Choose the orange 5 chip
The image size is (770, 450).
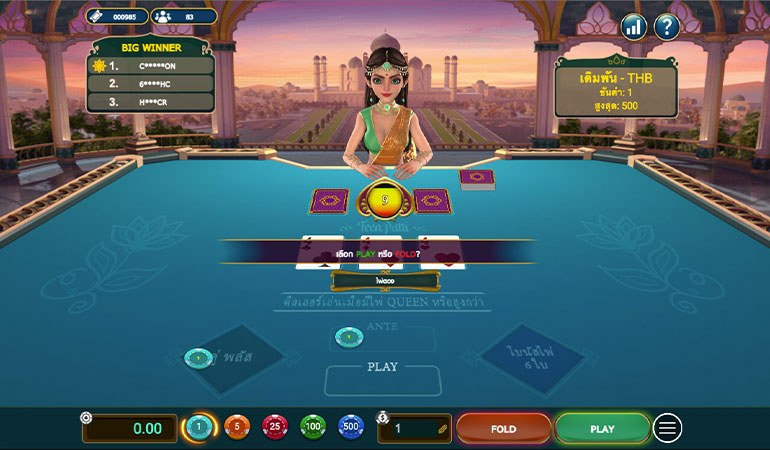tap(237, 428)
